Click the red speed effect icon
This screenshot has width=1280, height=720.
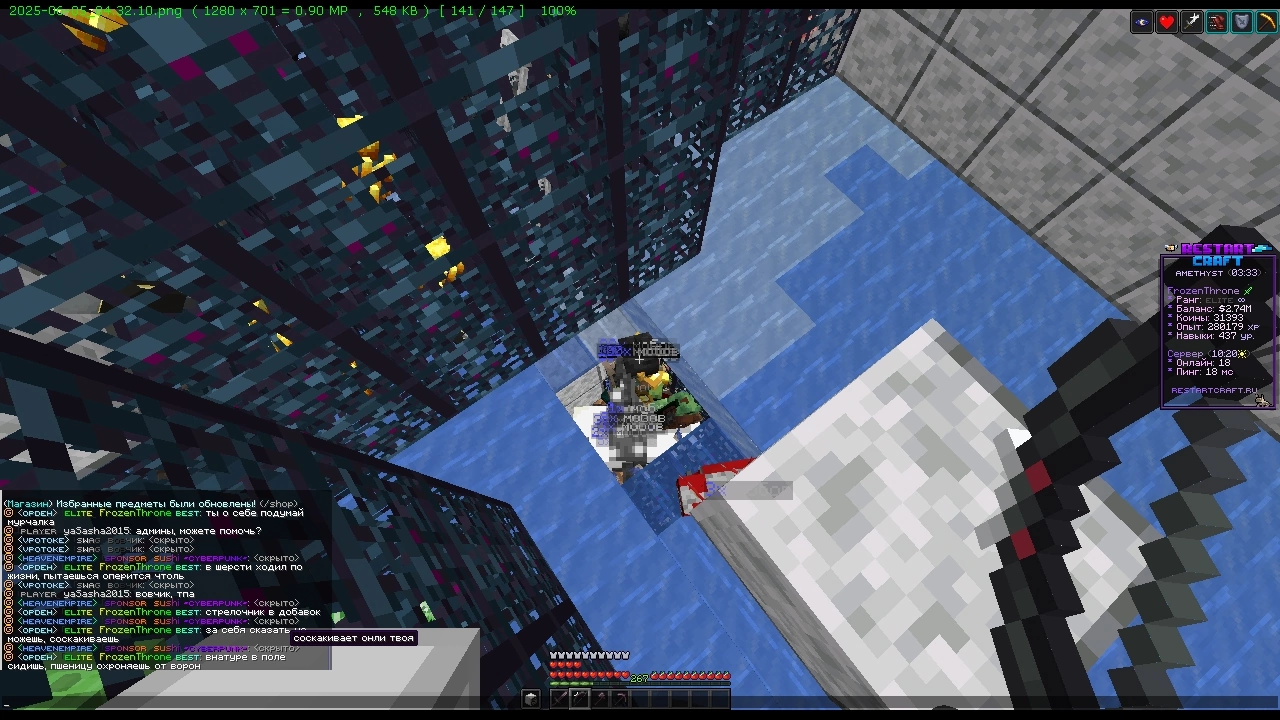pos(1217,22)
